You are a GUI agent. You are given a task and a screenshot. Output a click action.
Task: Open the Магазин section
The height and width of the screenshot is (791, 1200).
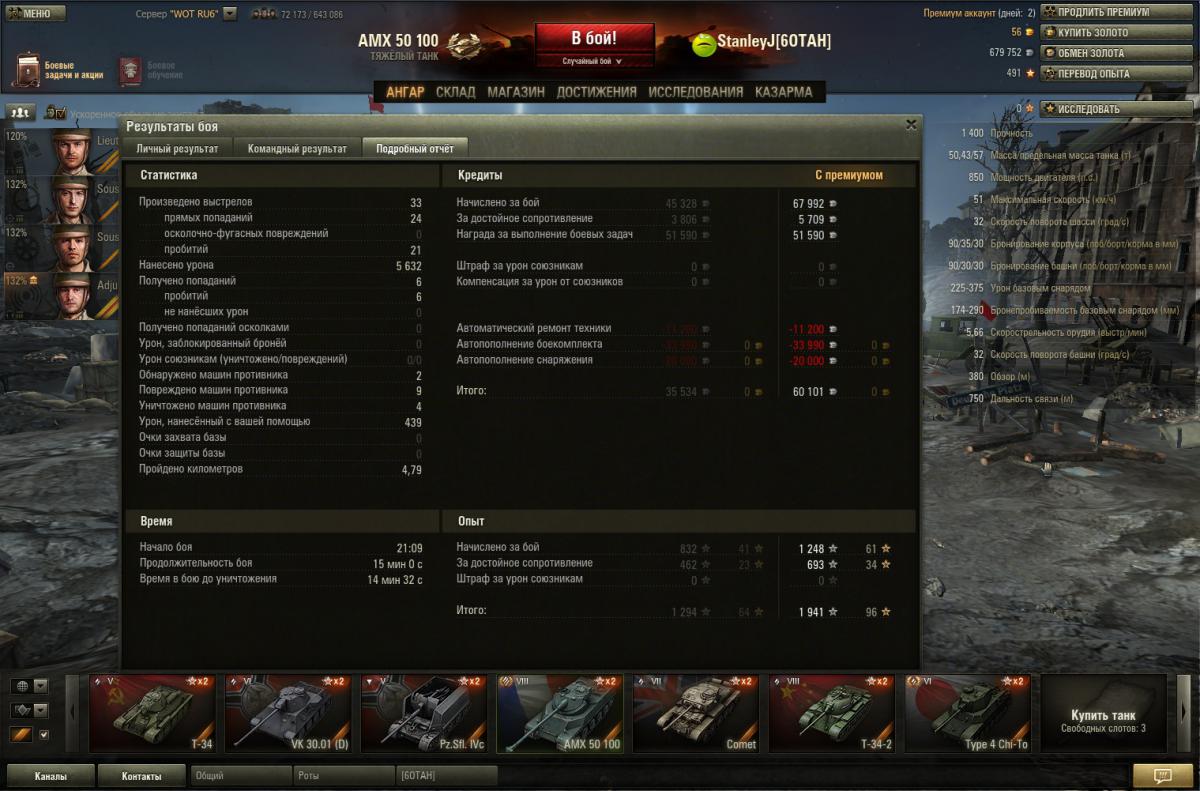(x=516, y=92)
